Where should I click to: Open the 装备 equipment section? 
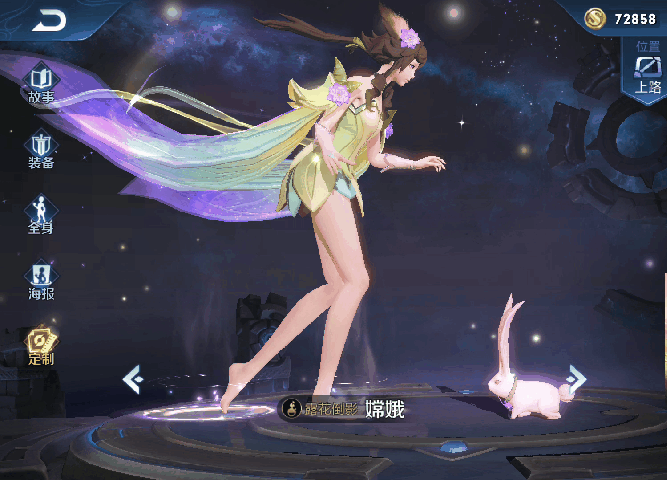pos(41,148)
